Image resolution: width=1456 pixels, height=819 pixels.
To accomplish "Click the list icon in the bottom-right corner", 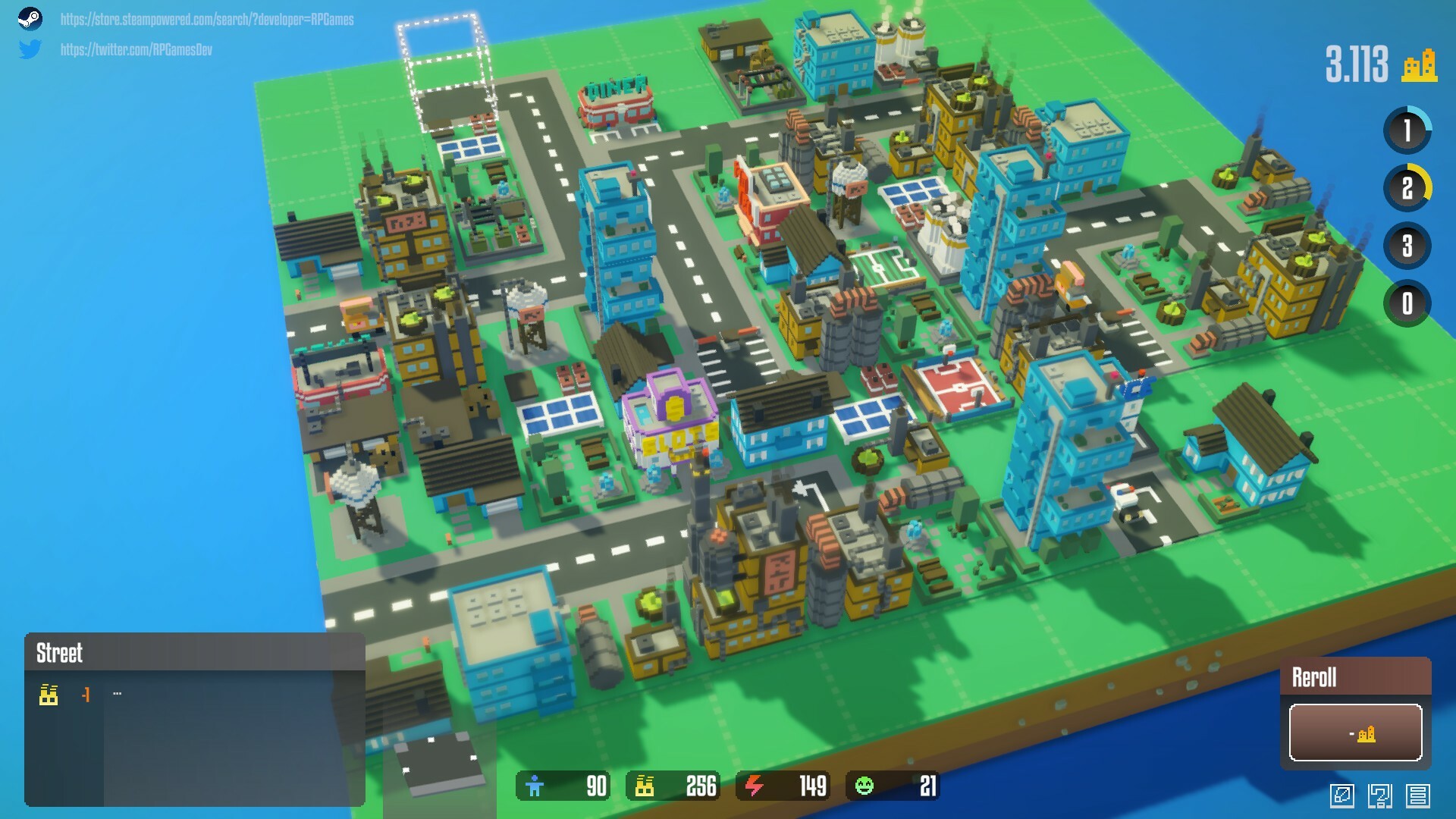I will 1417,796.
